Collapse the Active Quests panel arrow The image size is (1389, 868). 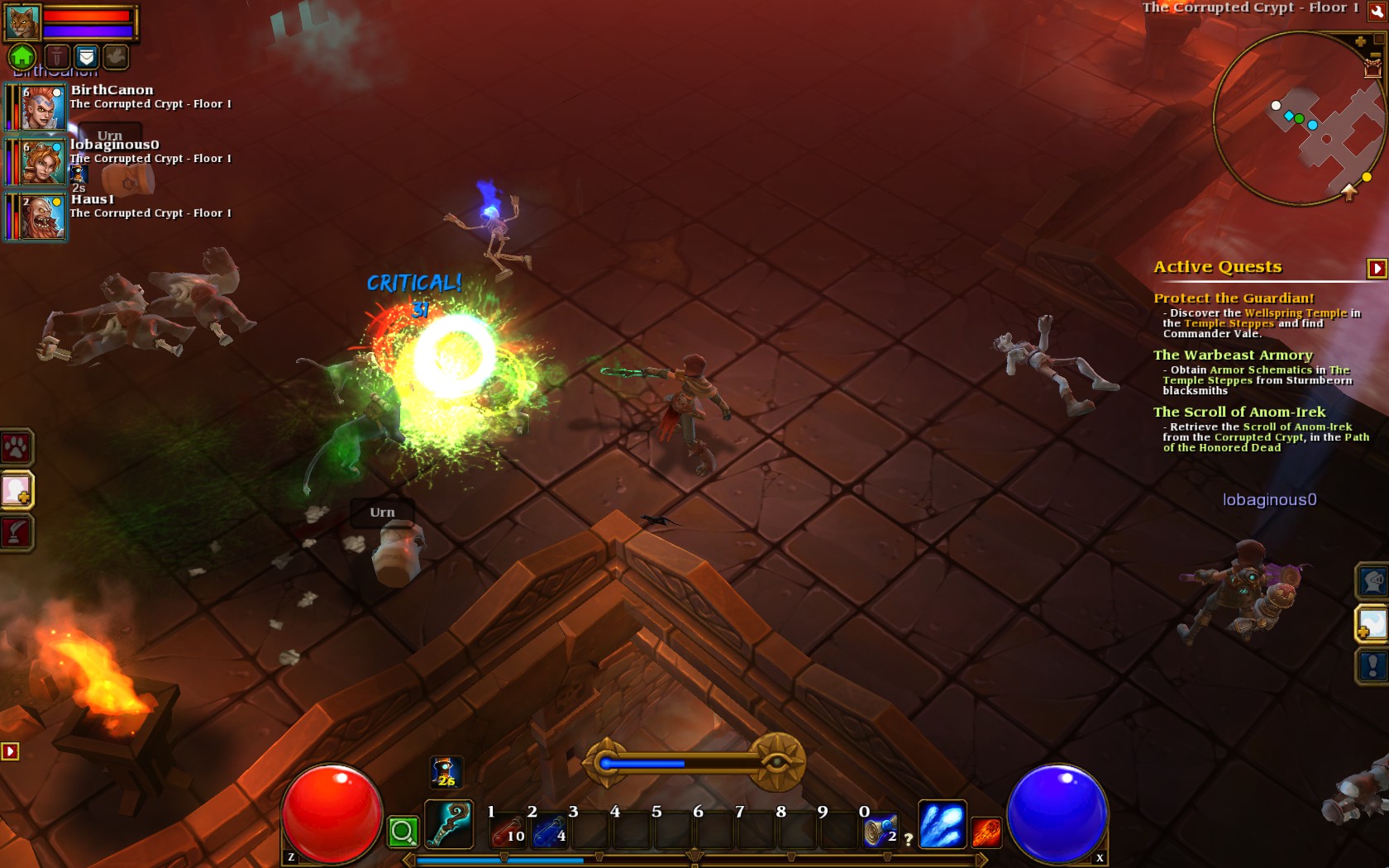pyautogui.click(x=1377, y=268)
